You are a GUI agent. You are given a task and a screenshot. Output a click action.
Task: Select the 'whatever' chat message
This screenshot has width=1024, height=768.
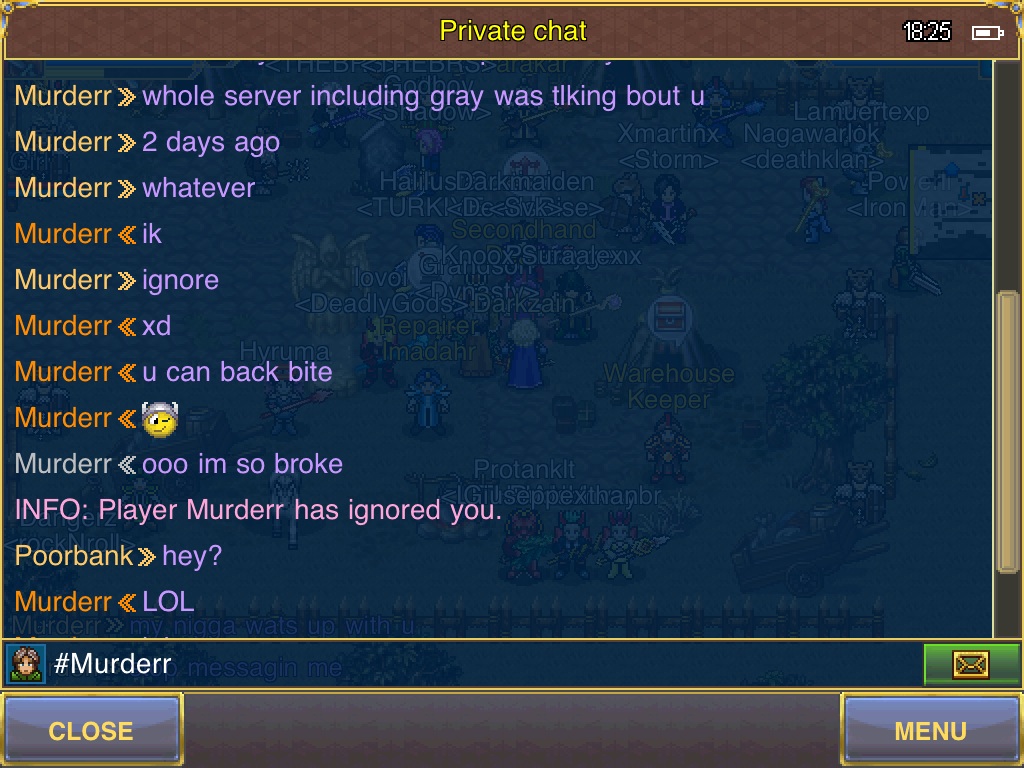pyautogui.click(x=198, y=188)
